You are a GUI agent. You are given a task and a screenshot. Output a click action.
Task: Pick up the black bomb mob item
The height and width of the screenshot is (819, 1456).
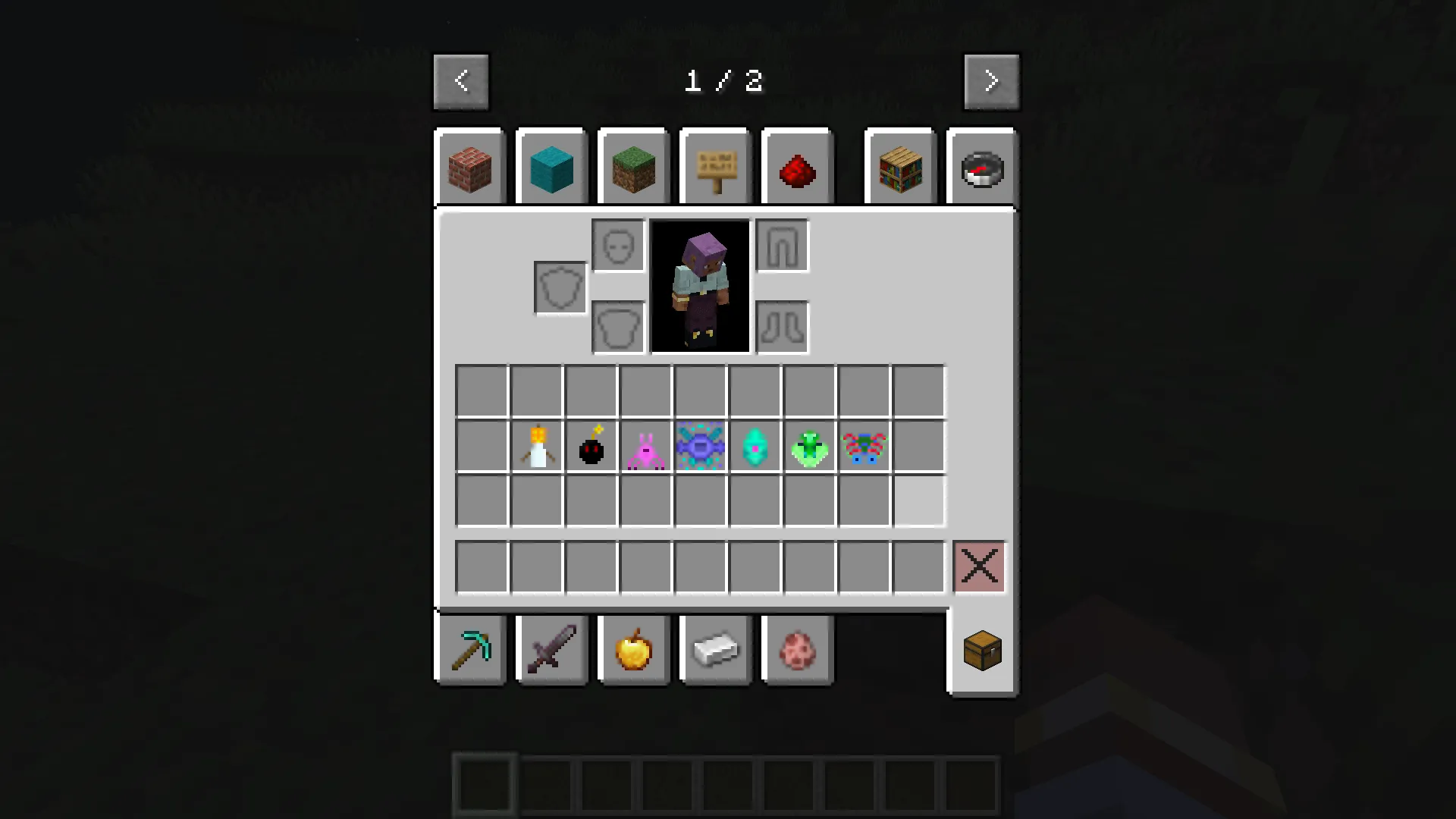coord(591,447)
